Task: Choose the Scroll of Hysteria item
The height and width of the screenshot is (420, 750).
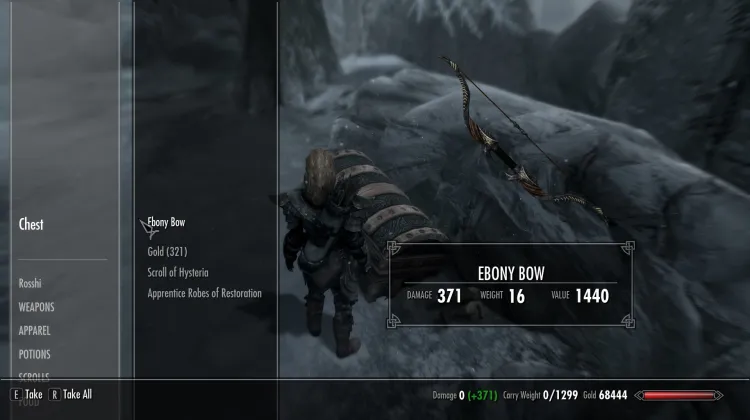Action: (x=178, y=272)
